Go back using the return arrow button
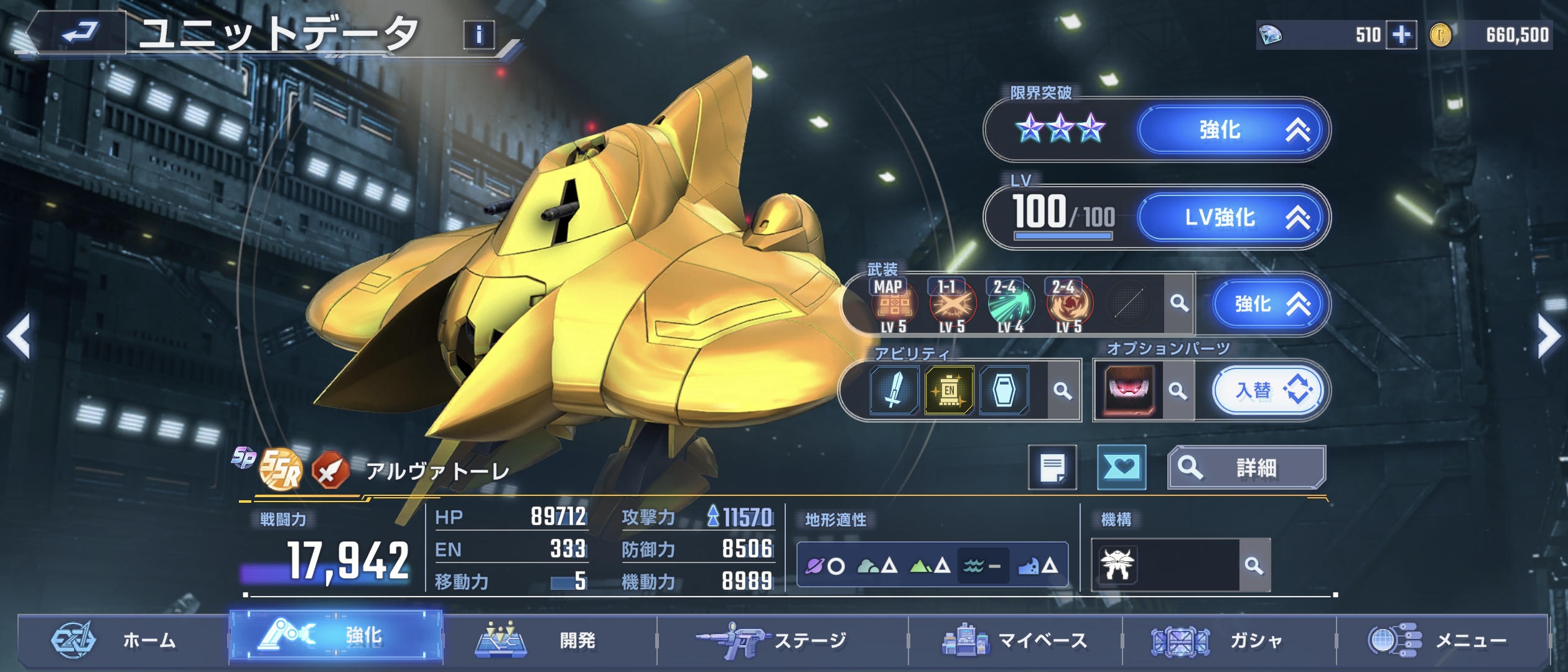 [80, 32]
